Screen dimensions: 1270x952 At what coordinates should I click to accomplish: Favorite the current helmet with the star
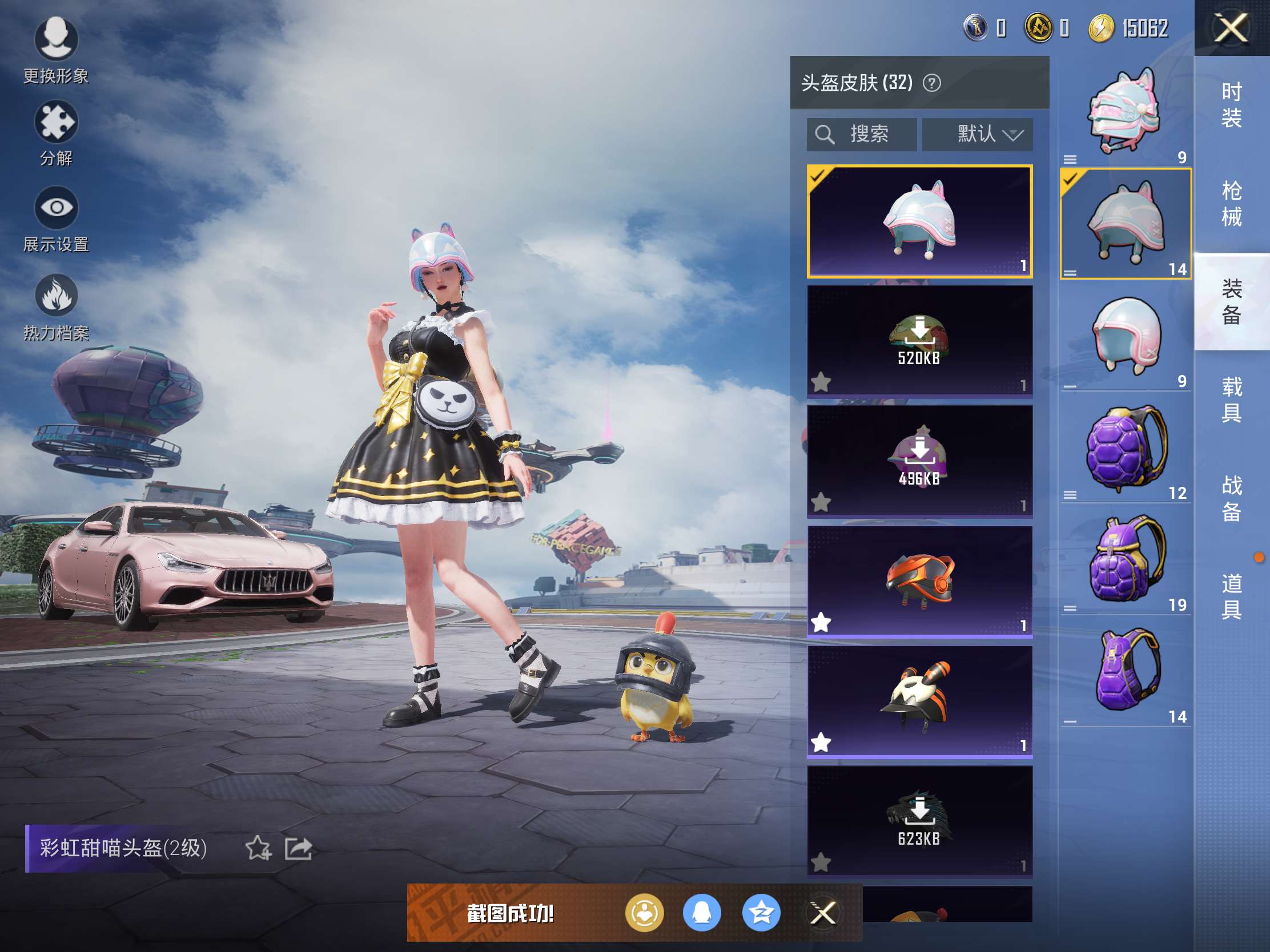coord(258,848)
